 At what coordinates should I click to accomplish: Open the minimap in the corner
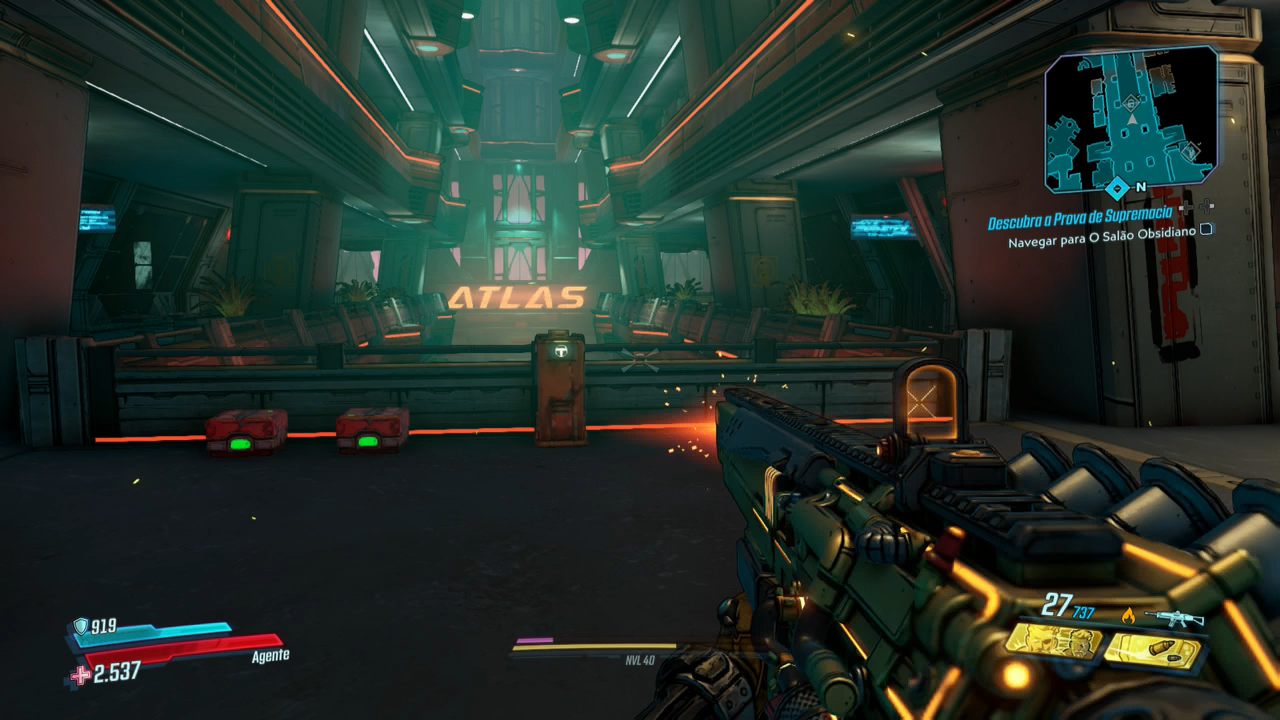click(1131, 118)
